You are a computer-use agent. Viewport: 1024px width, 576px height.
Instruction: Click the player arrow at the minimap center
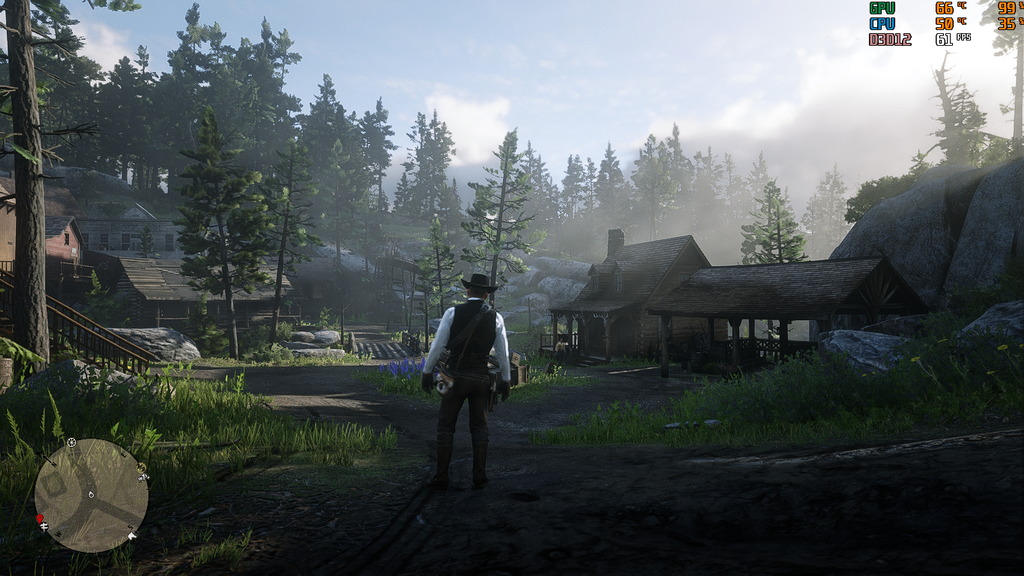(91, 495)
